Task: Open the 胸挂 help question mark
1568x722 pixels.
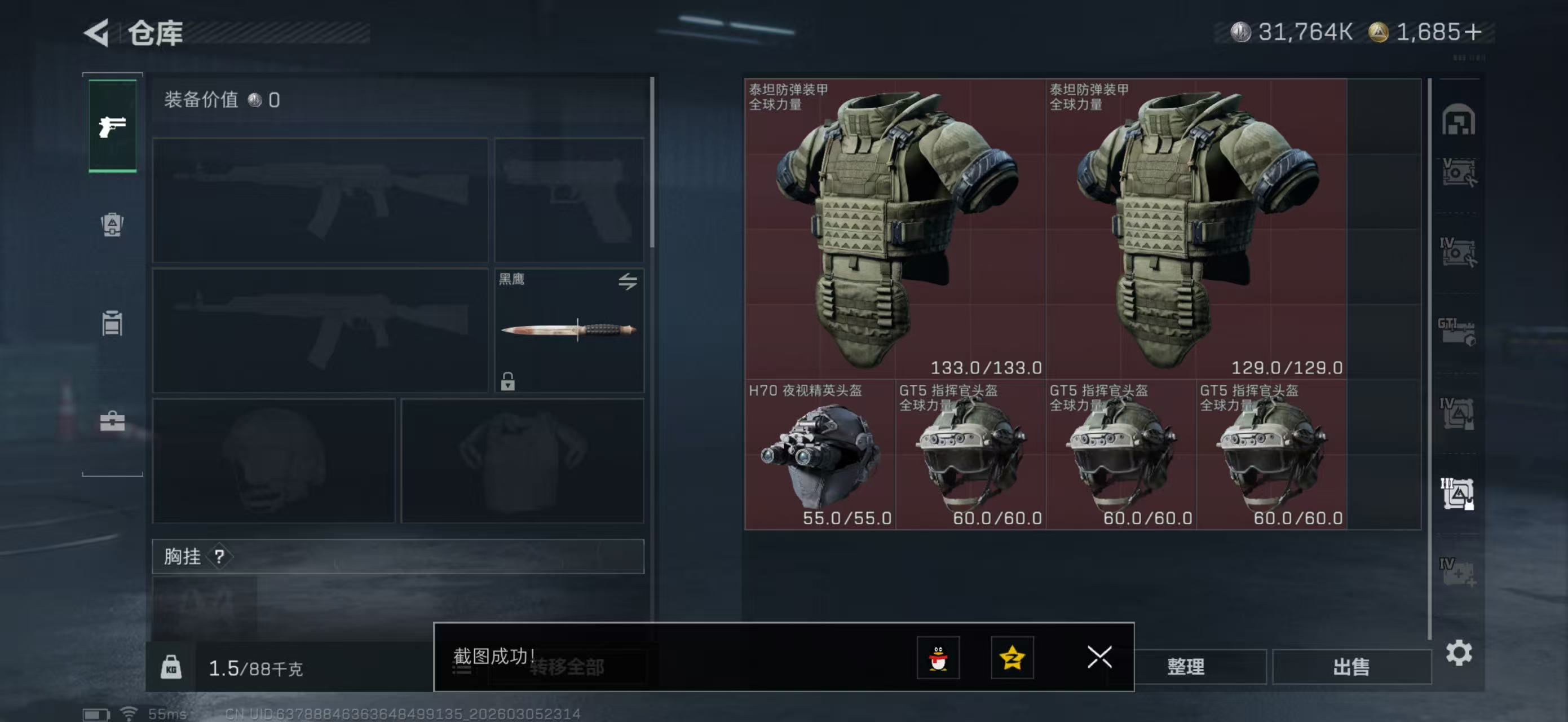Action: click(x=220, y=556)
